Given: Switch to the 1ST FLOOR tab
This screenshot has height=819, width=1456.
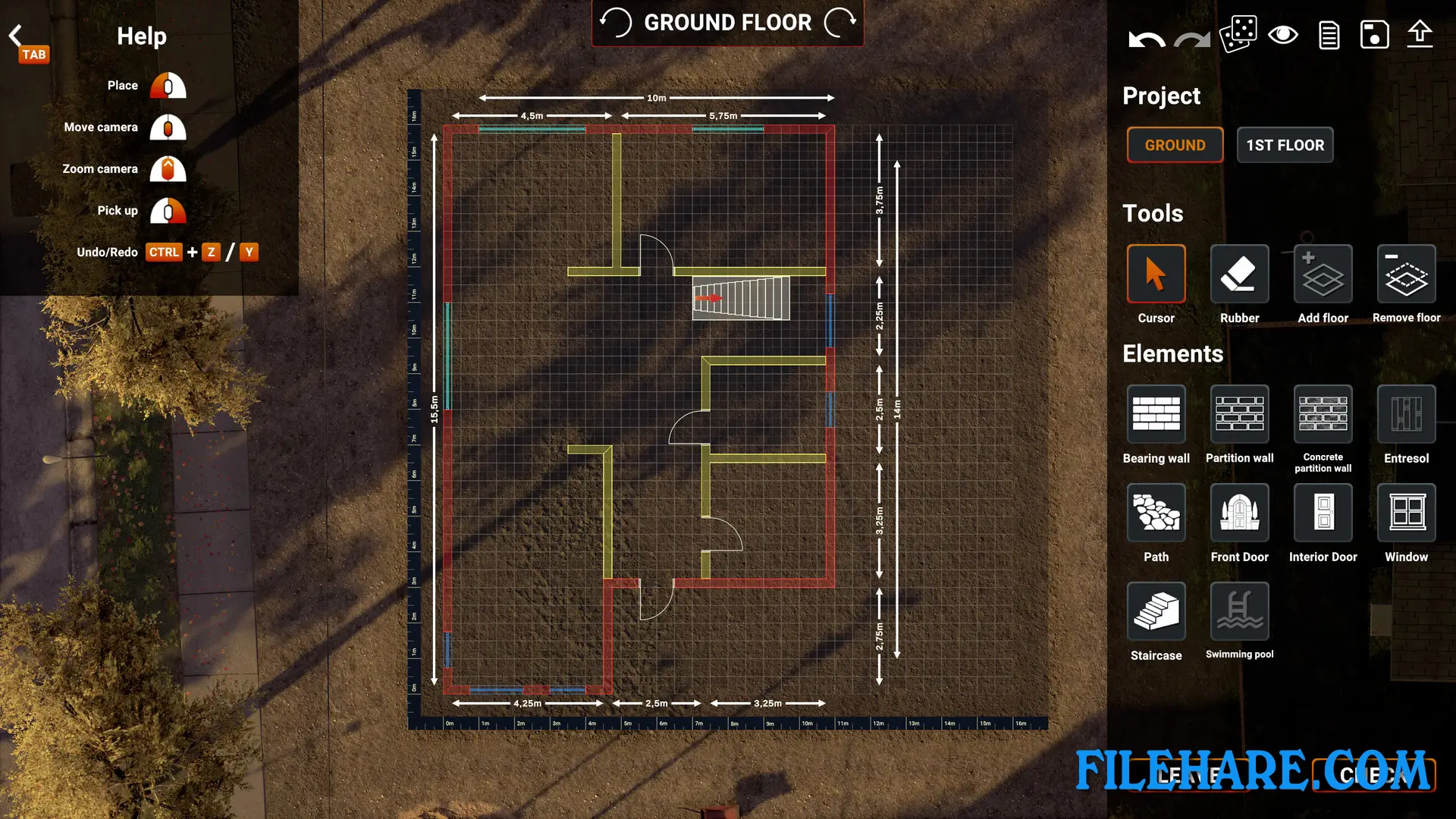Looking at the screenshot, I should tap(1285, 145).
